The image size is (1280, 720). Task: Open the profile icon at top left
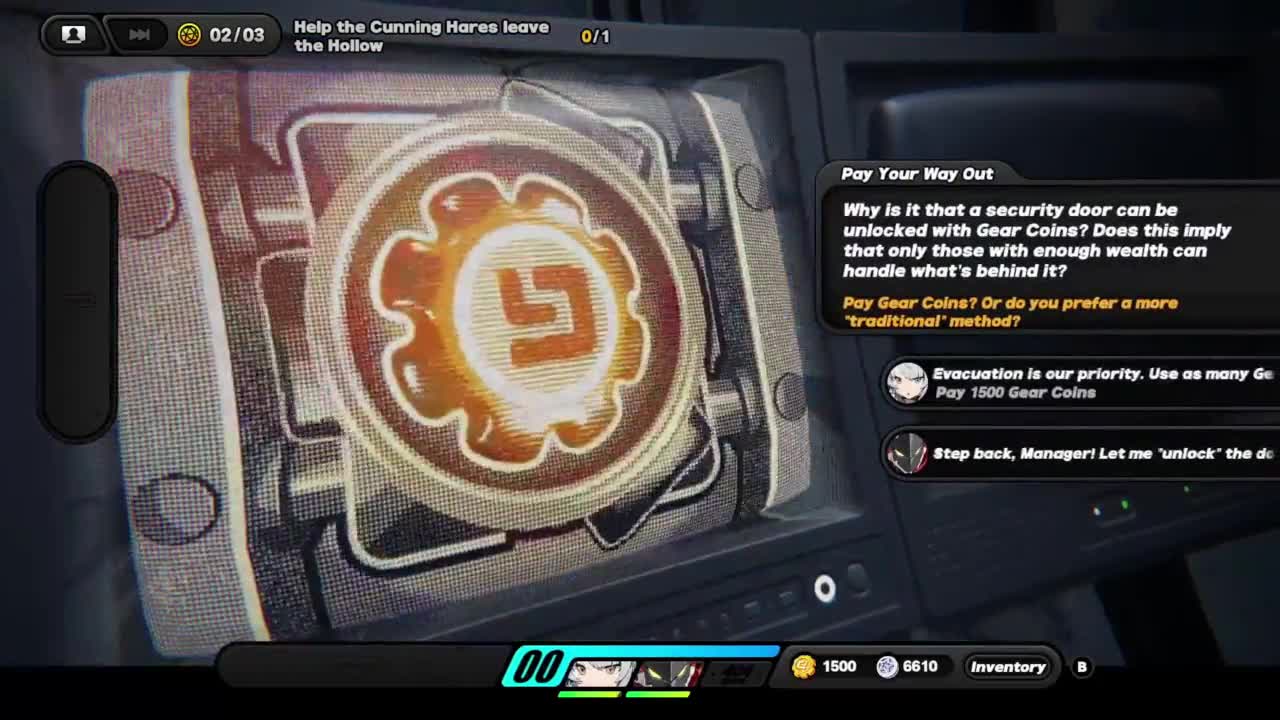(x=73, y=35)
